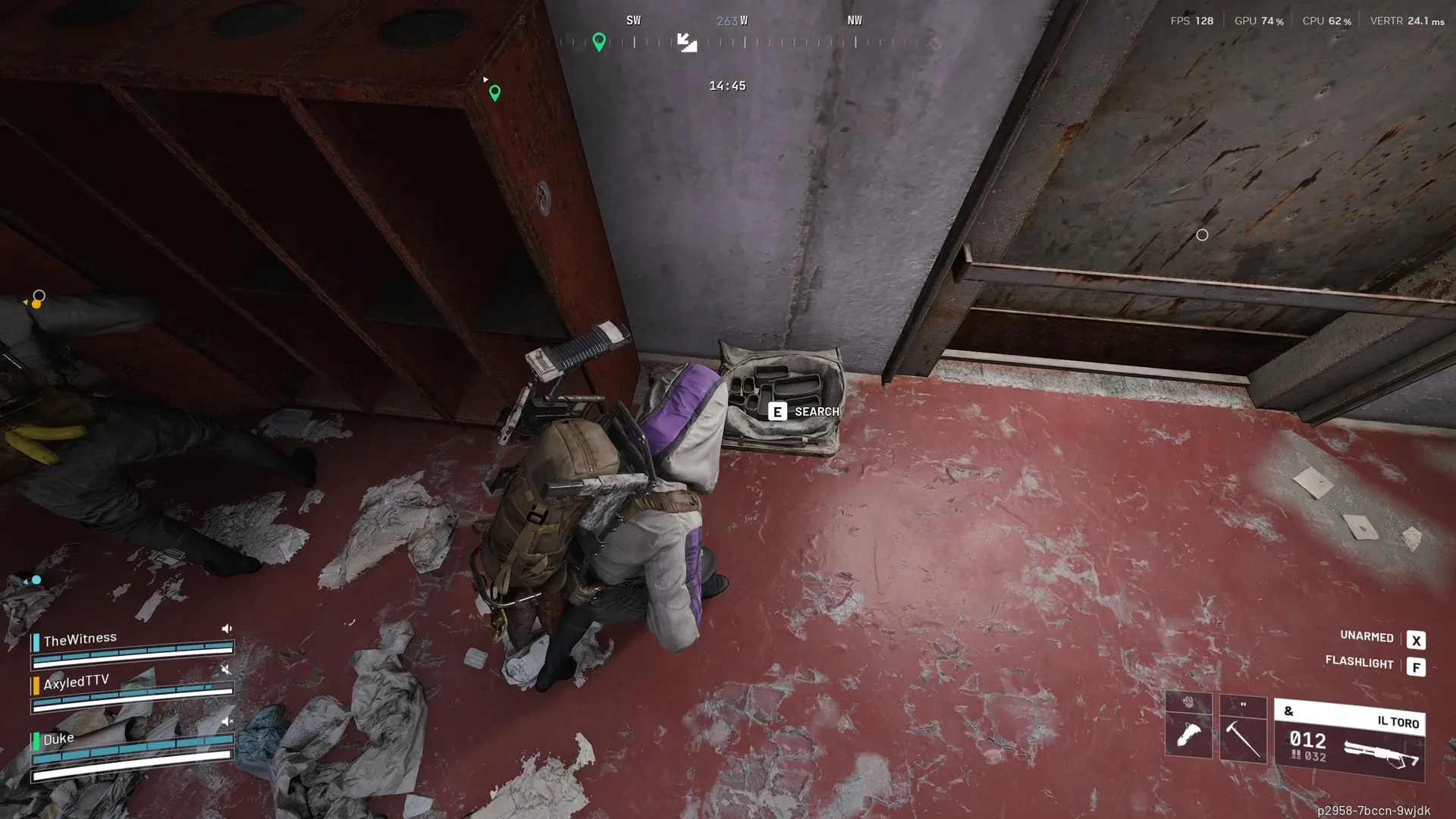This screenshot has height=819, width=1456.
Task: Select the green waypoint pin below the compass
Action: click(495, 93)
